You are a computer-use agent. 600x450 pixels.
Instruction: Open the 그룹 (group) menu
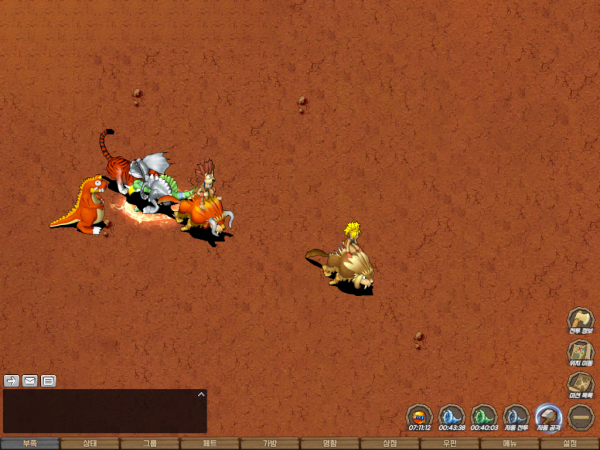[150, 443]
